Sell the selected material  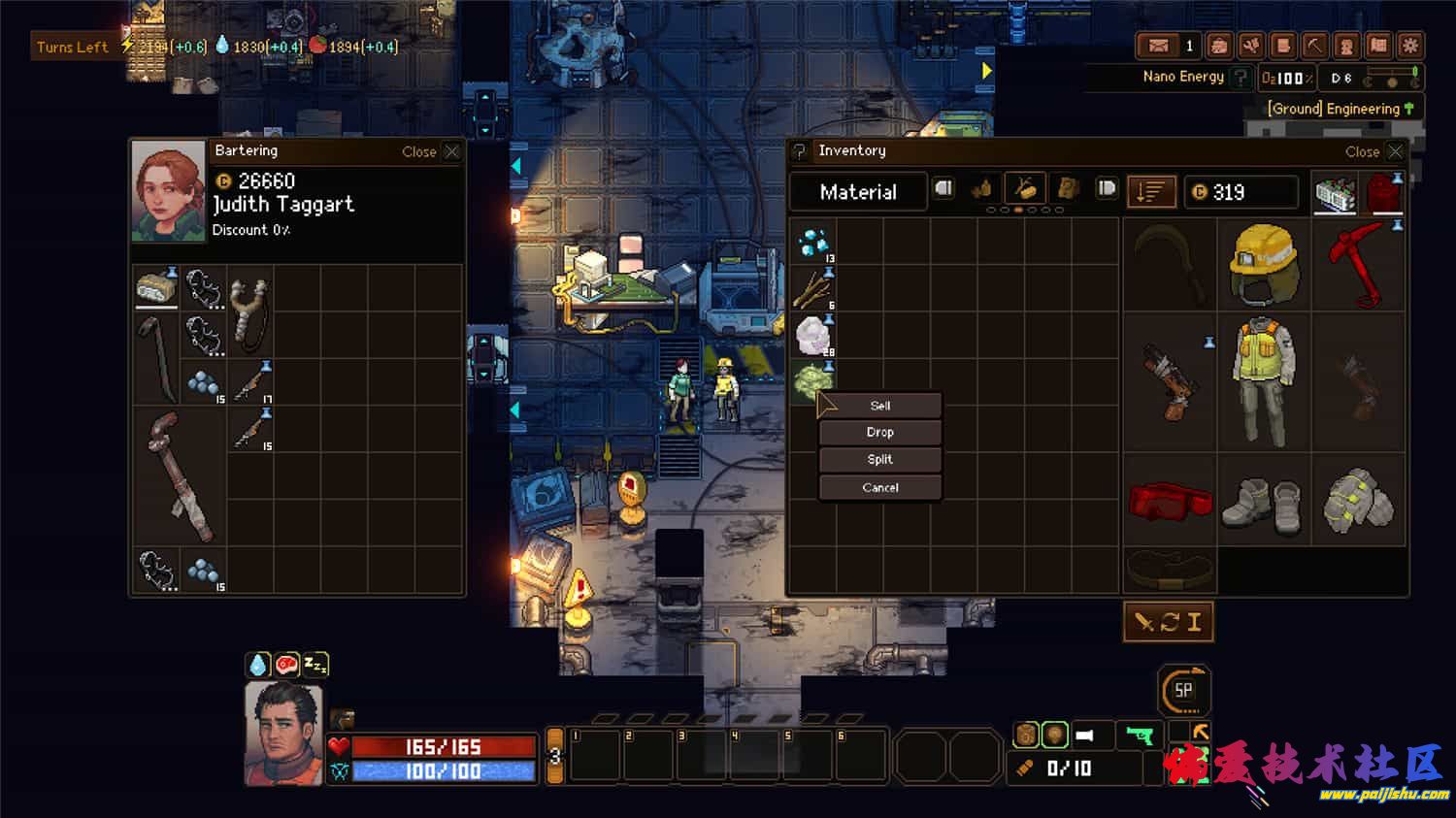click(880, 406)
